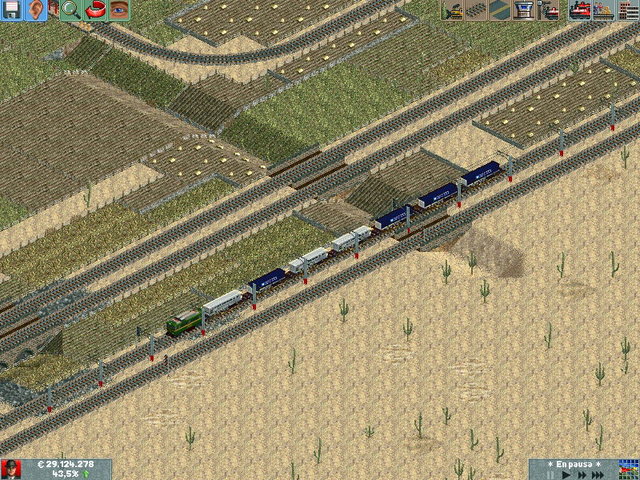Open the magnifying glass zoom menu
This screenshot has width=640, height=480.
tap(70, 11)
